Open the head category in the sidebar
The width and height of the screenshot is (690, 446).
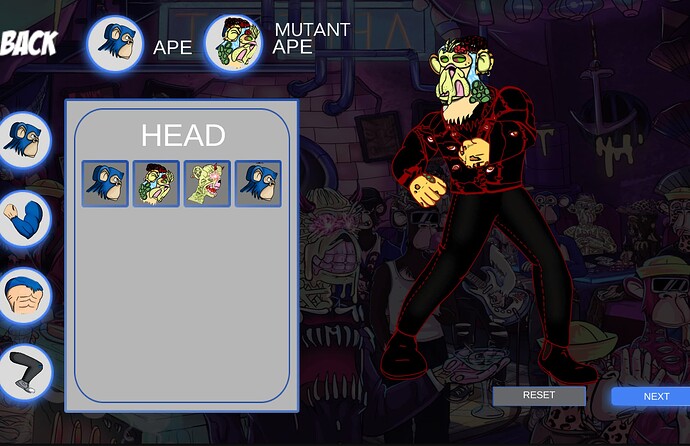23,139
